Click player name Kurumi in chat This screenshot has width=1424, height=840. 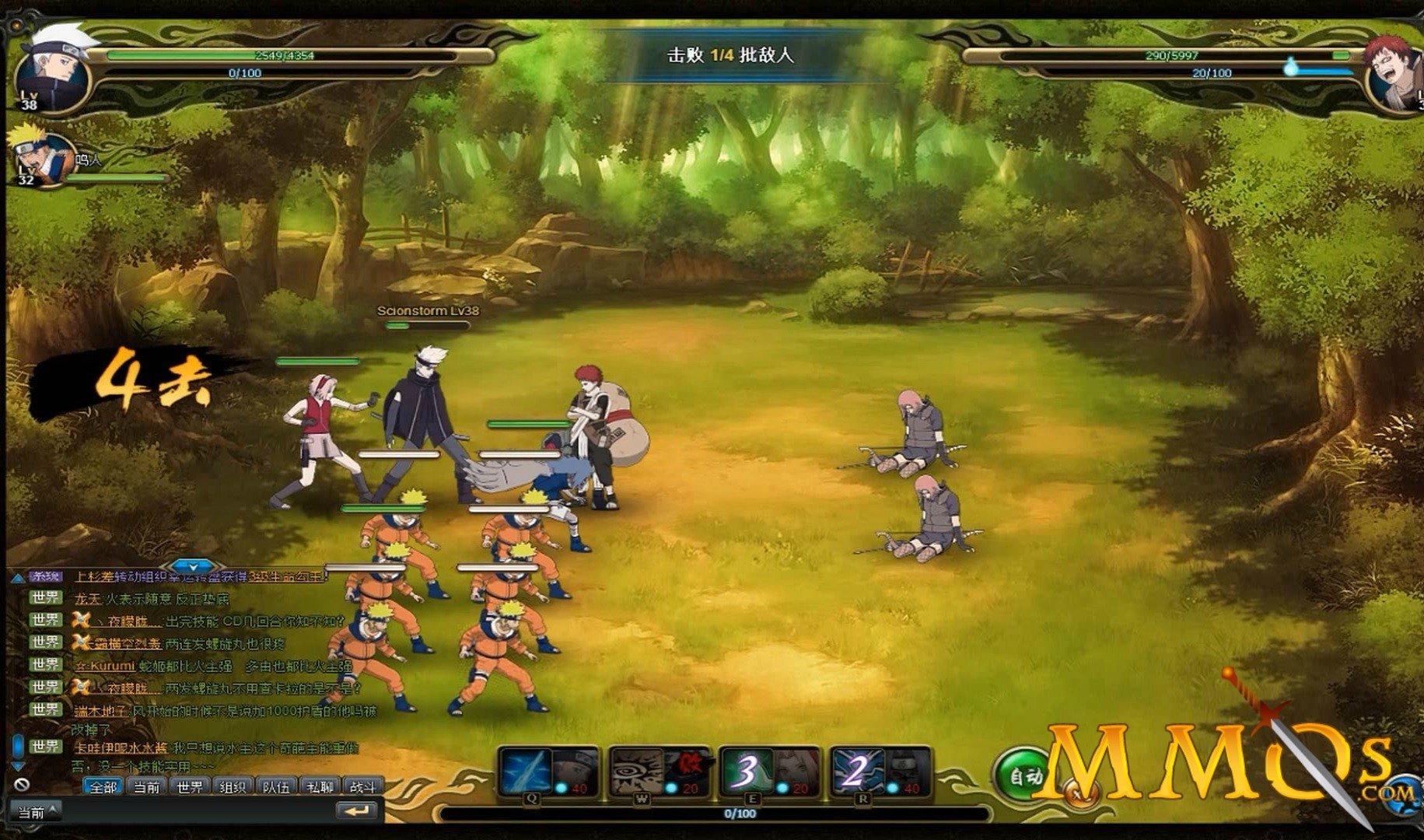(111, 666)
